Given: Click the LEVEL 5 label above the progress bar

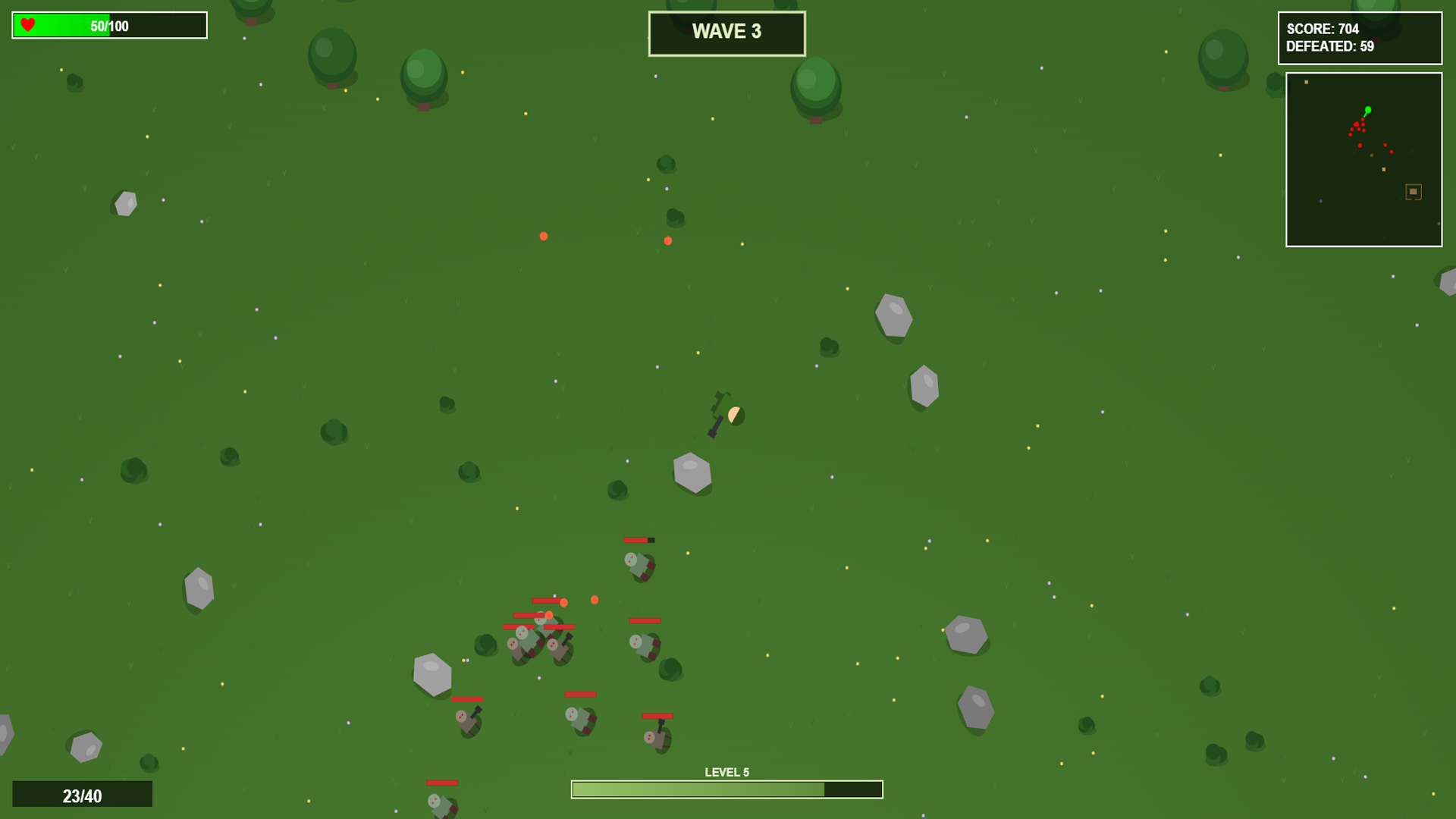Looking at the screenshot, I should [x=726, y=770].
